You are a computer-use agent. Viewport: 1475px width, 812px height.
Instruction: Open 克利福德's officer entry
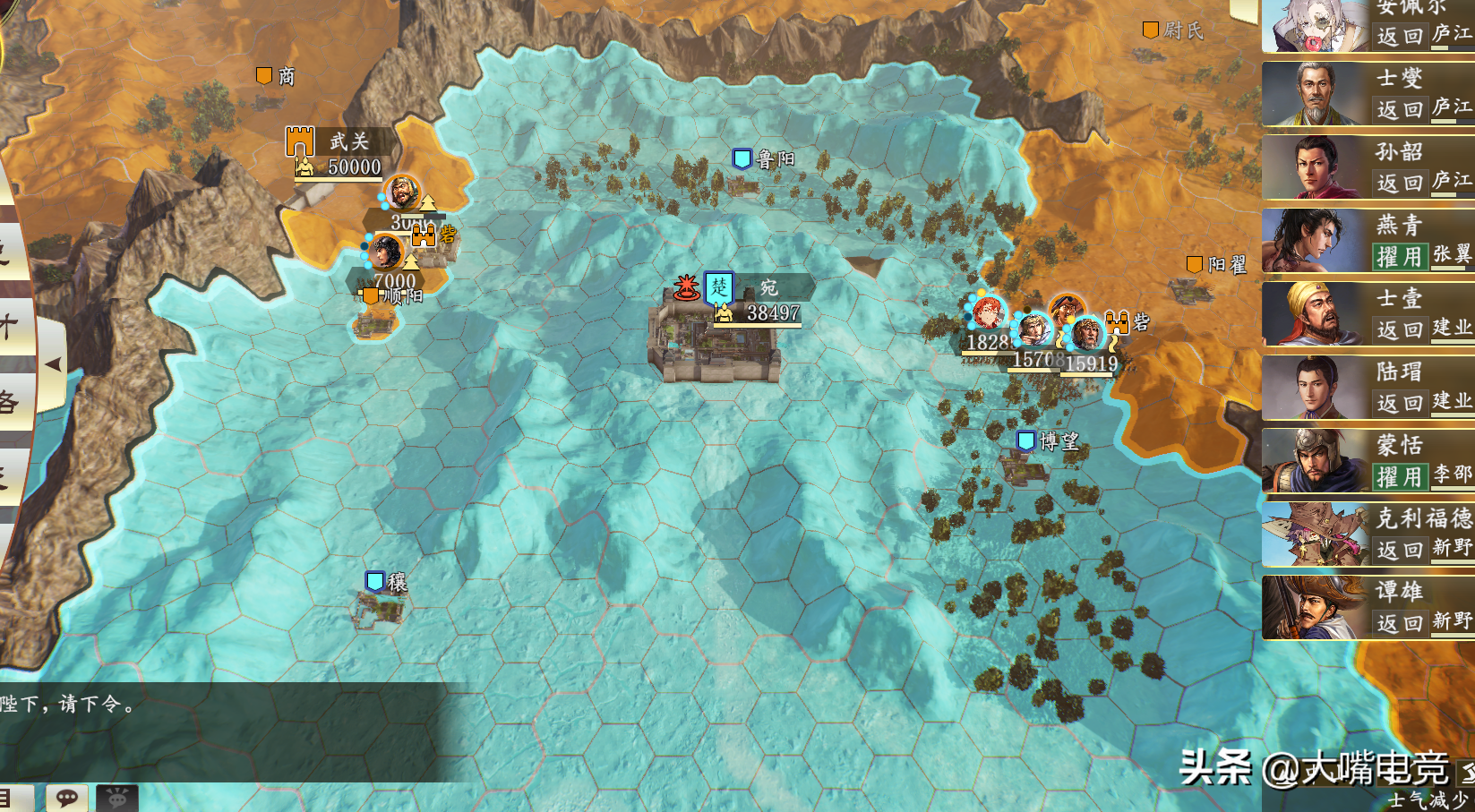pos(1368,534)
